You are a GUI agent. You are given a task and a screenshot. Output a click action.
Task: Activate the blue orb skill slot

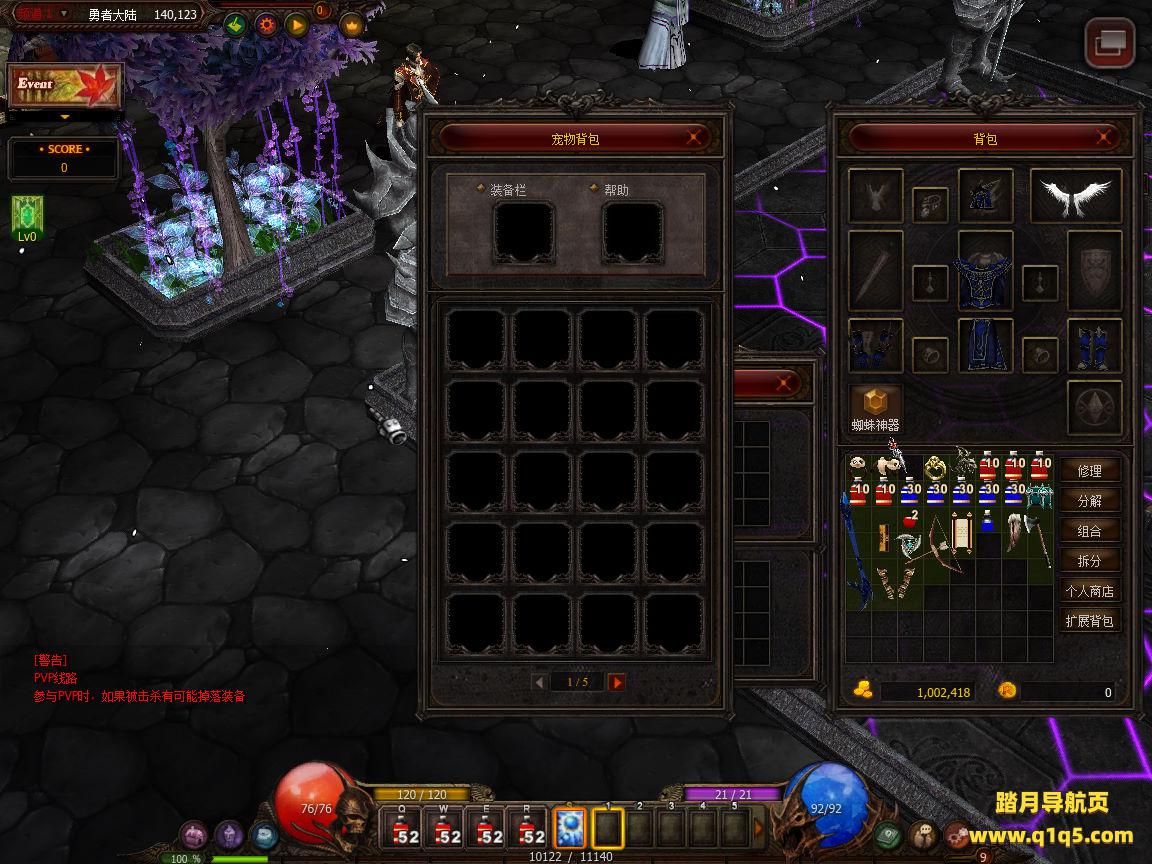[570, 828]
